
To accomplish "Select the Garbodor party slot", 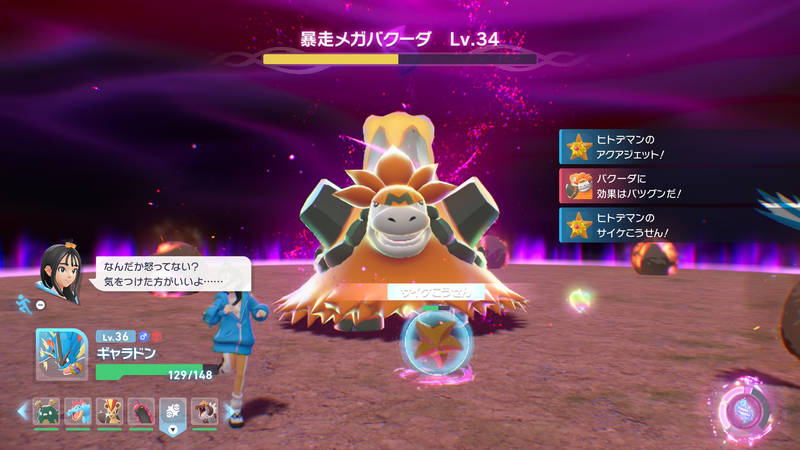I will tap(46, 411).
